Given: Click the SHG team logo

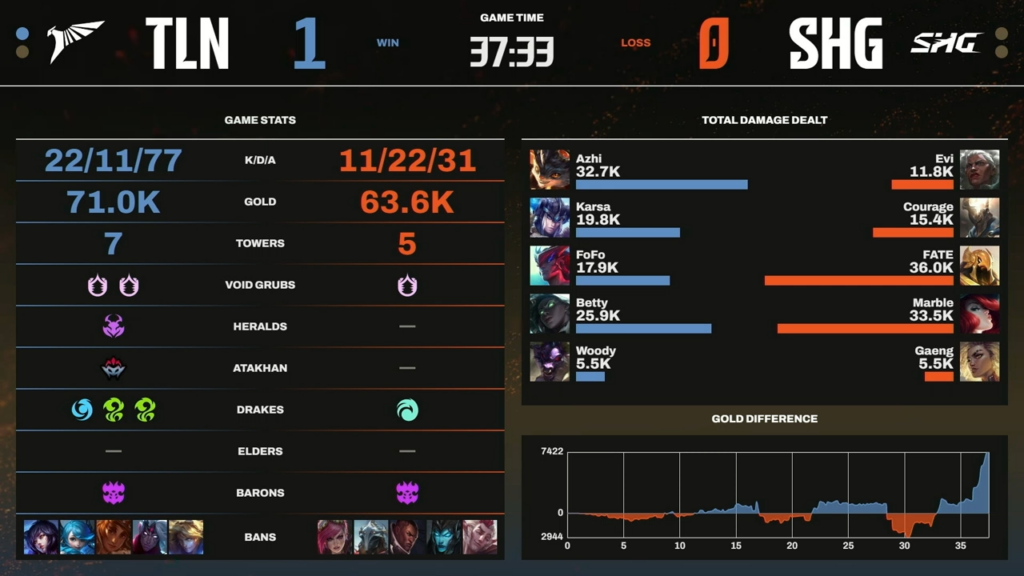Looking at the screenshot, I should 945,42.
